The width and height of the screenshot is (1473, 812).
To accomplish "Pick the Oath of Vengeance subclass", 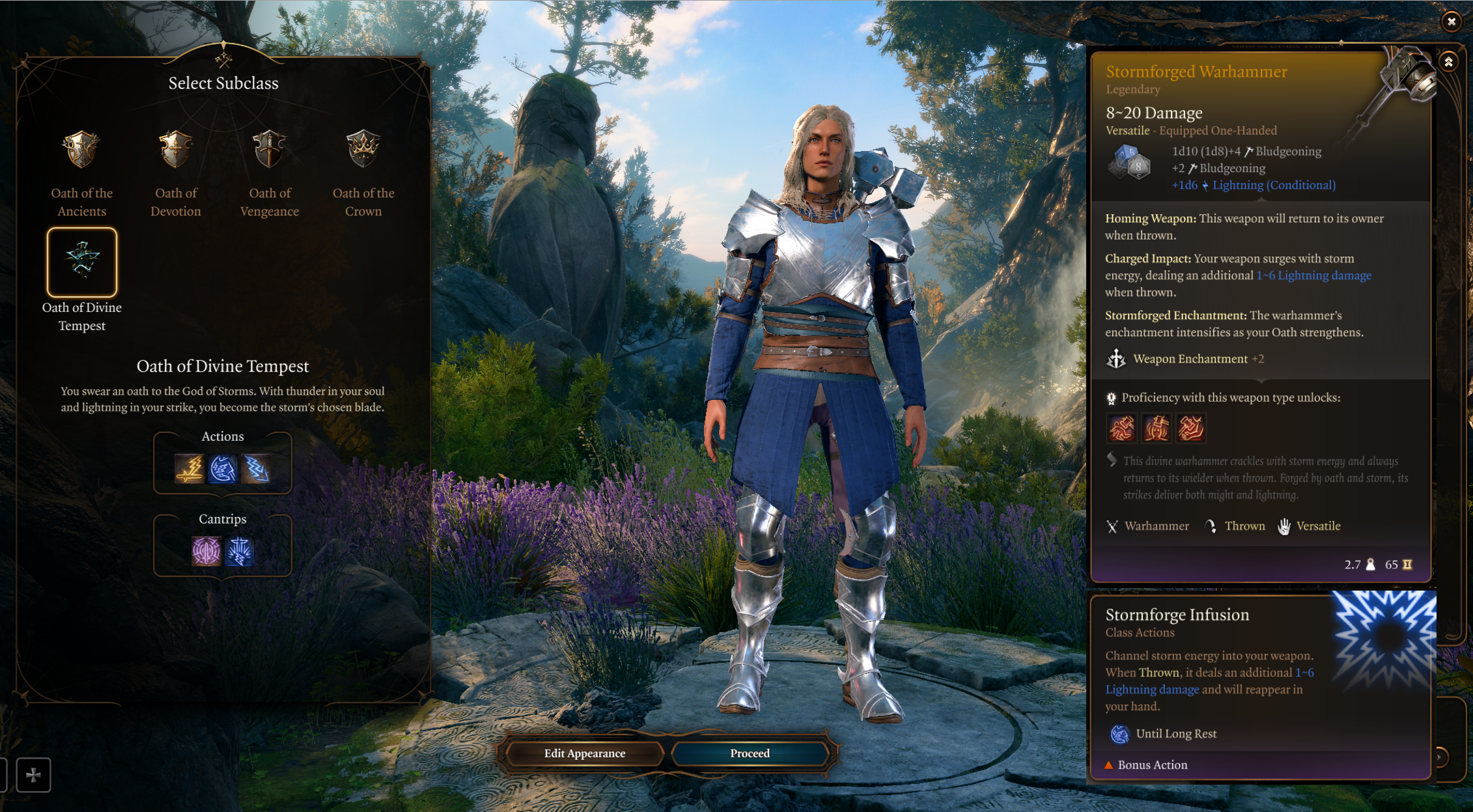I will pos(270,149).
